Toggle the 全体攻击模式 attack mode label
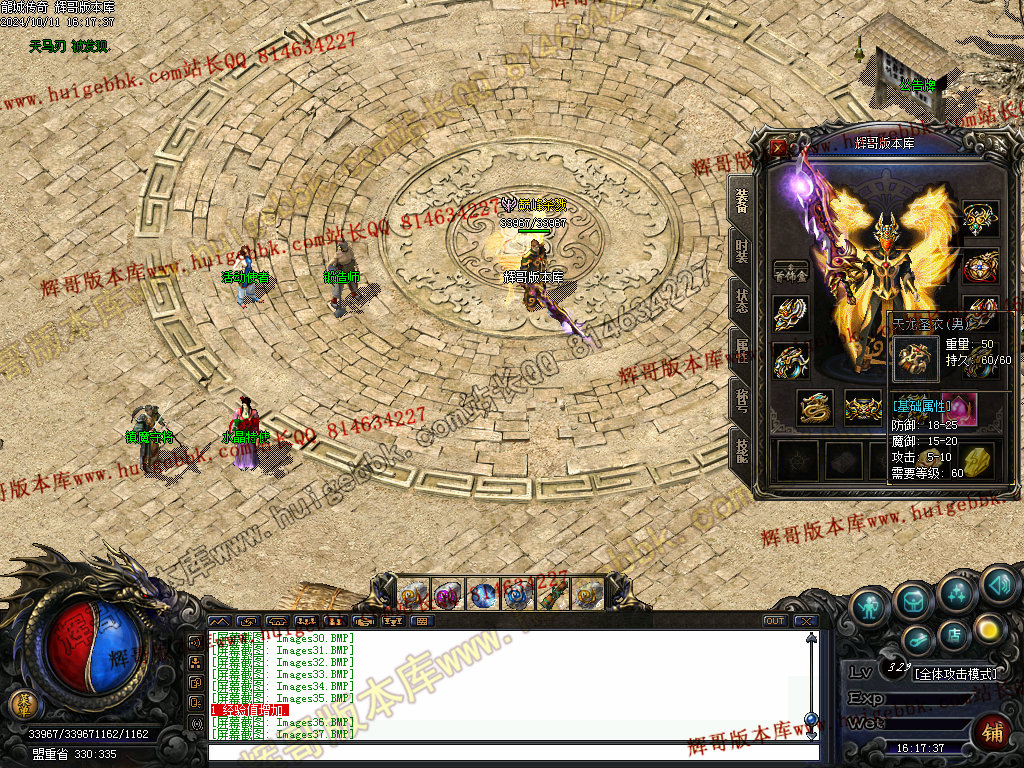 [x=955, y=674]
